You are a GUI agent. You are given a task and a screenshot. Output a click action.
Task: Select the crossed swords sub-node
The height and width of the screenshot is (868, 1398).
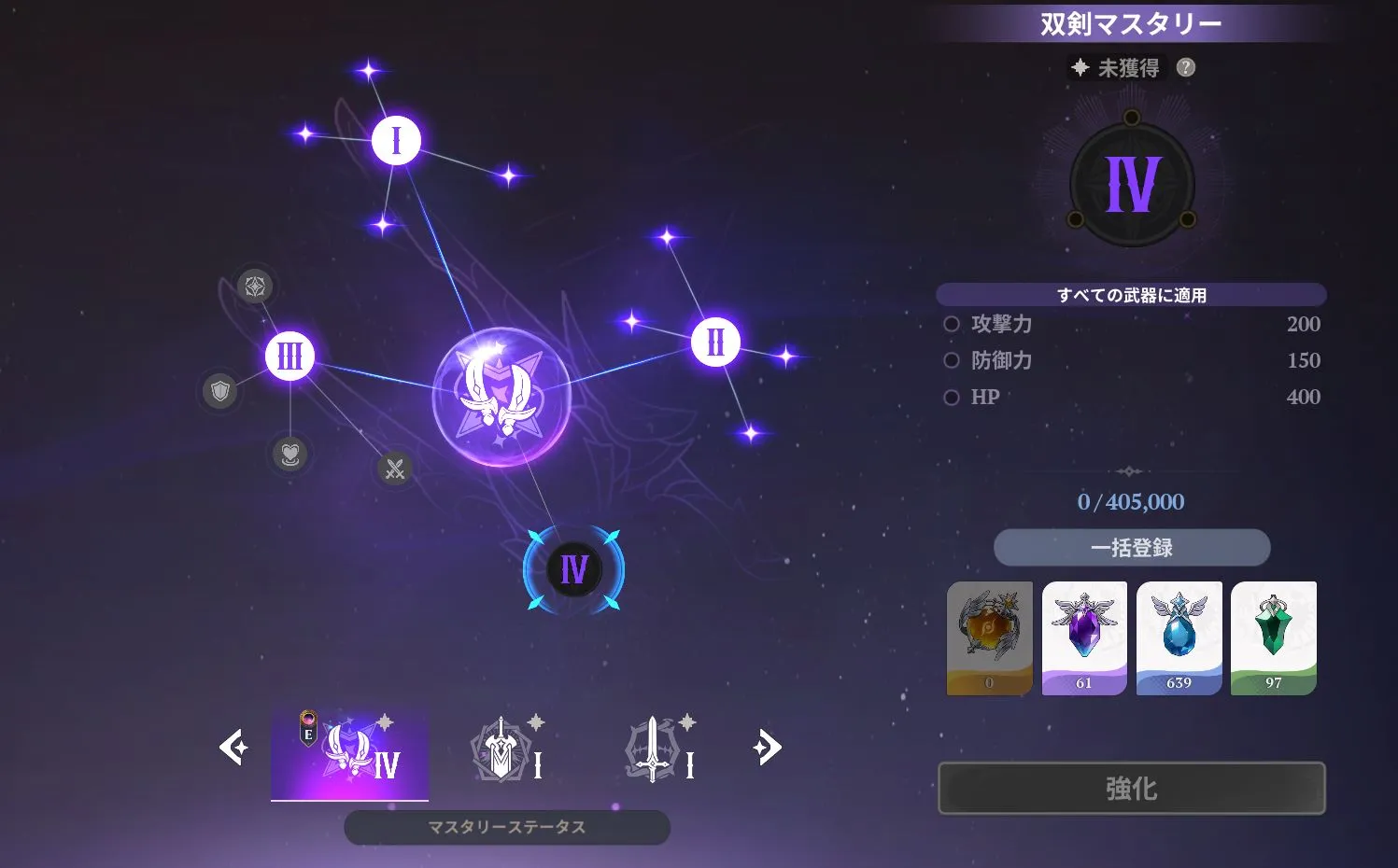[x=394, y=469]
